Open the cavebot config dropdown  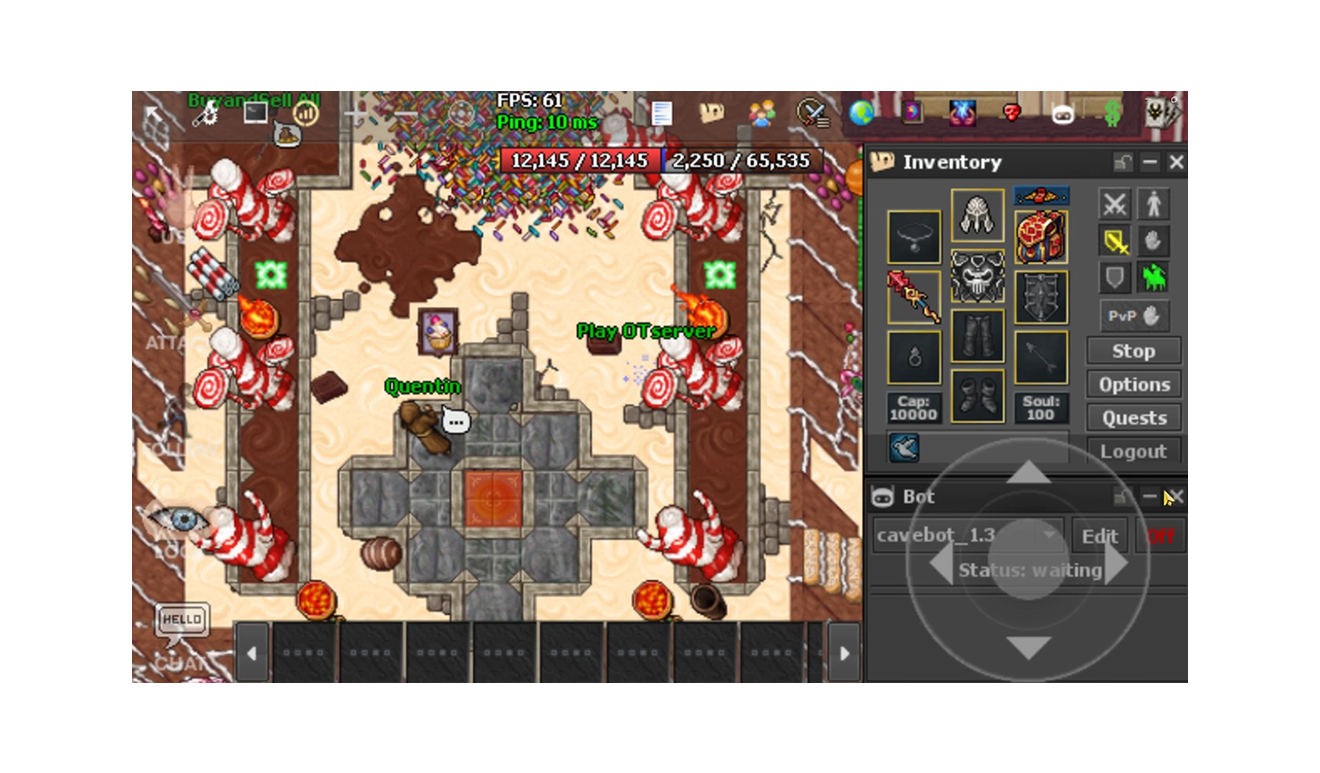tap(1049, 536)
